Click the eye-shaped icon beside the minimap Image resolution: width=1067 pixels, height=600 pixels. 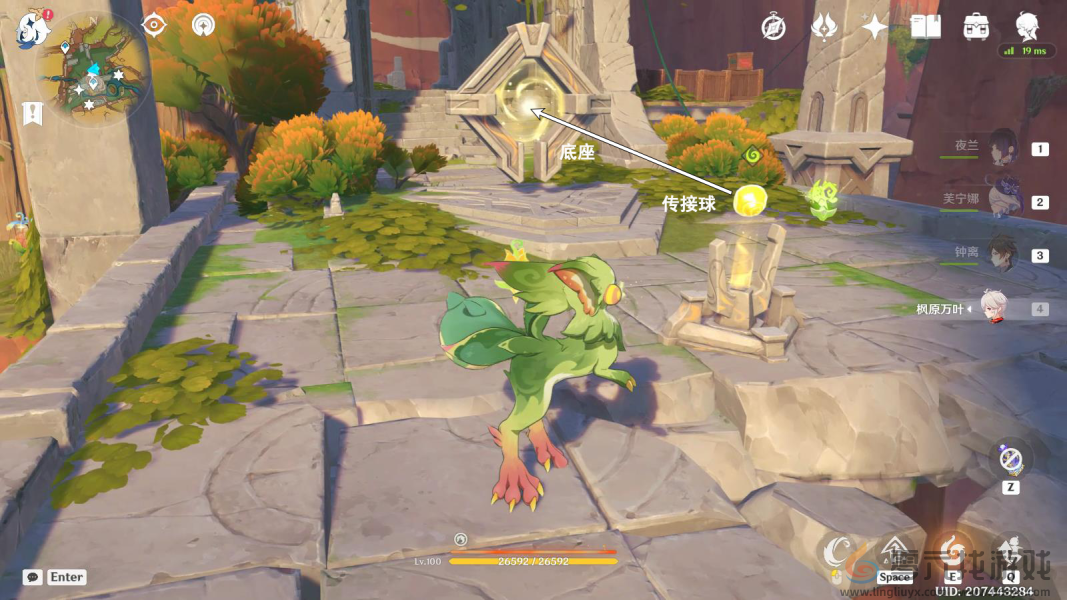pyautogui.click(x=153, y=25)
